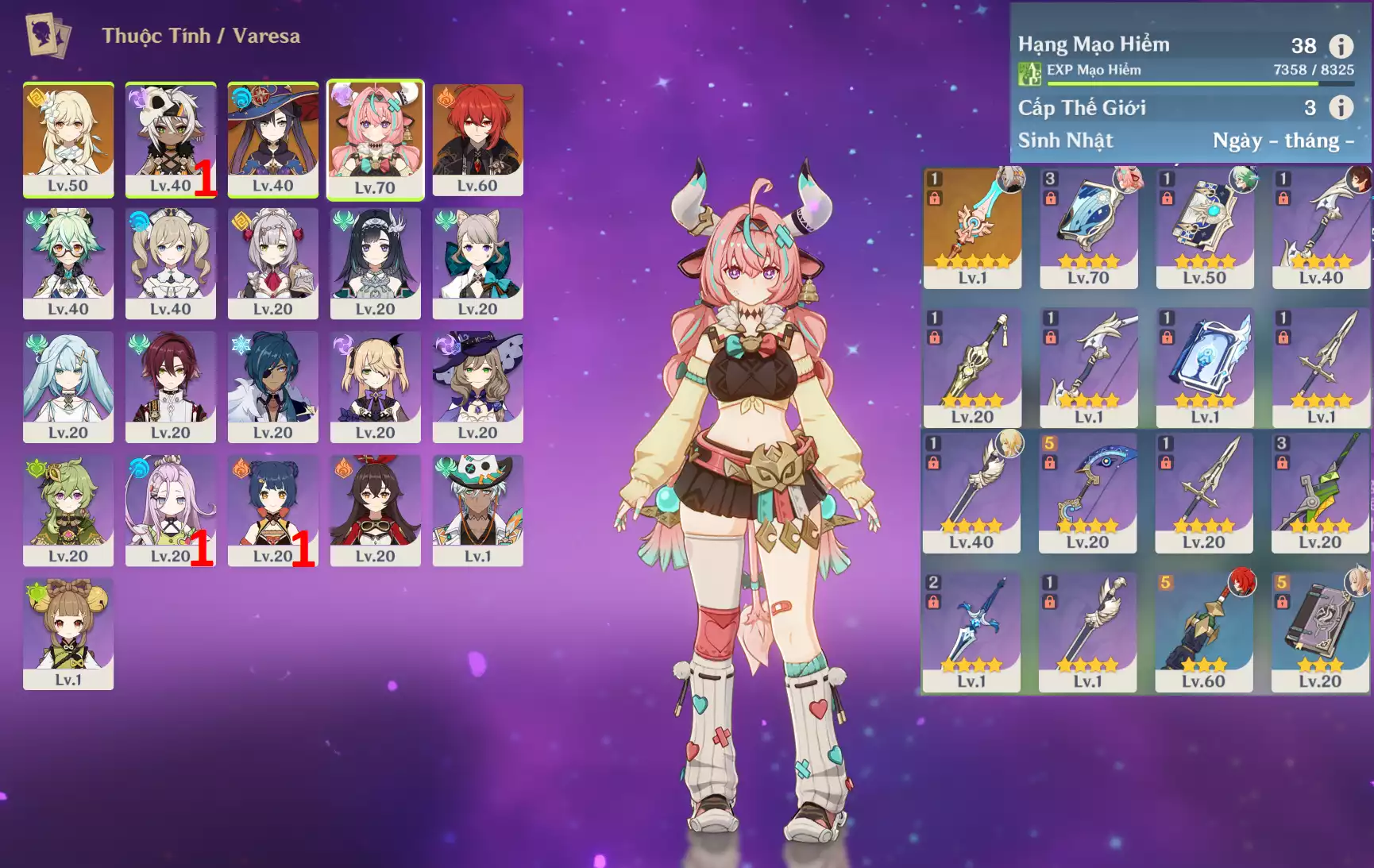The height and width of the screenshot is (868, 1374).
Task: Select Yaoyao's Lv.1 portrait
Action: pos(68,634)
